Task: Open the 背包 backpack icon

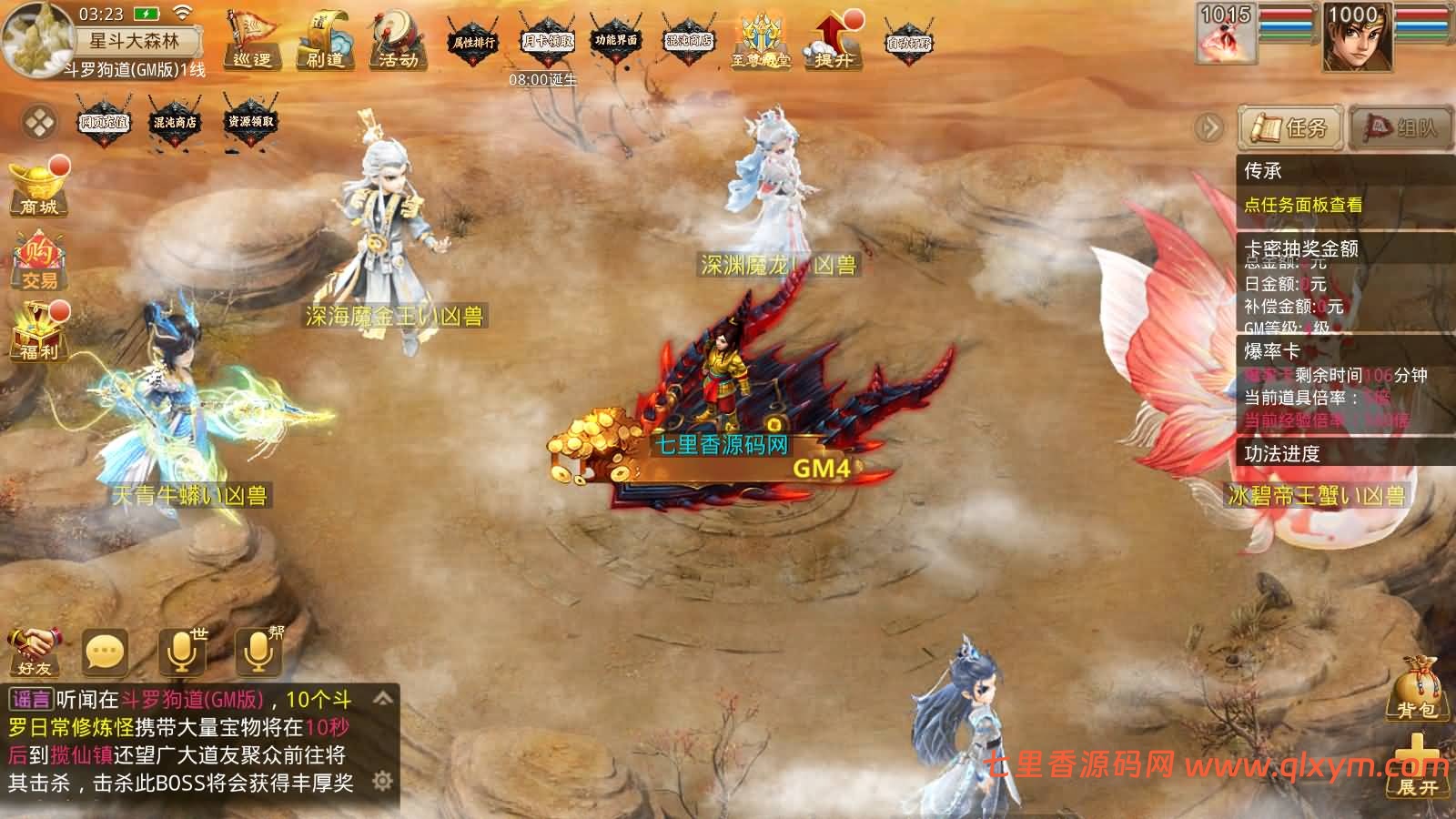Action: (x=1416, y=687)
